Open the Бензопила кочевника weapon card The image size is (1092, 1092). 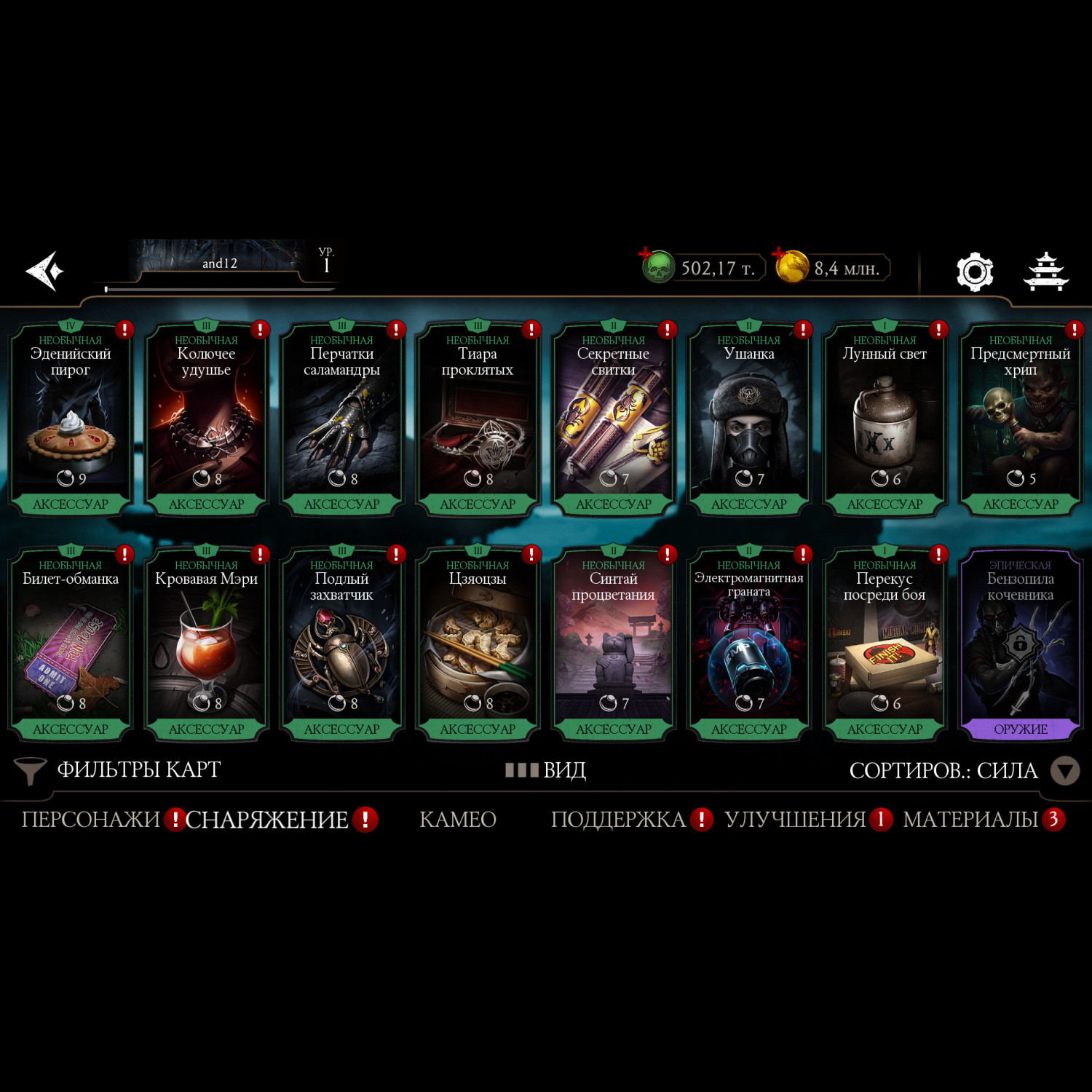pos(1020,644)
